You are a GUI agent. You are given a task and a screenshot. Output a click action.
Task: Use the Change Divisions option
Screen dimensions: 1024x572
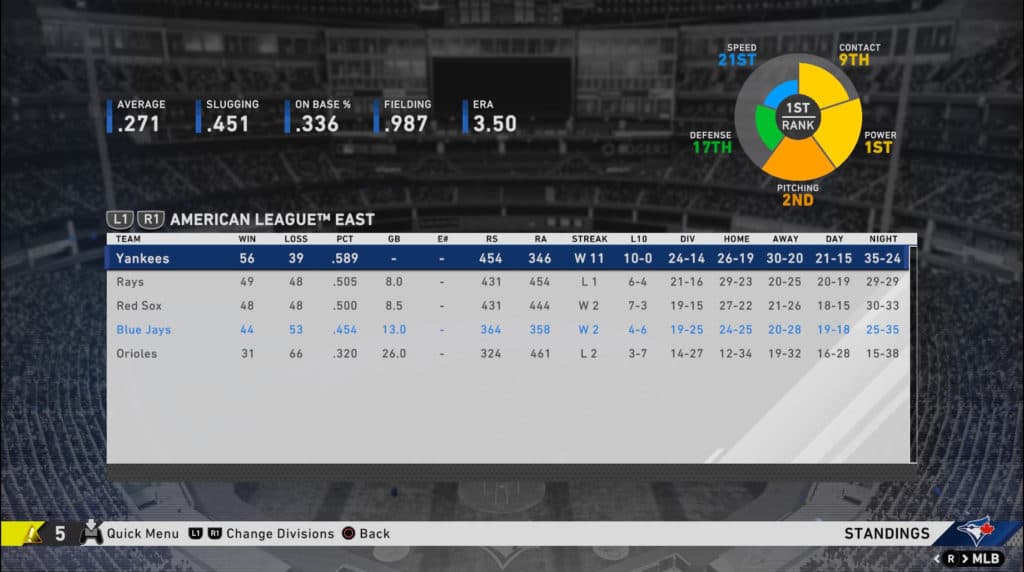pos(279,534)
